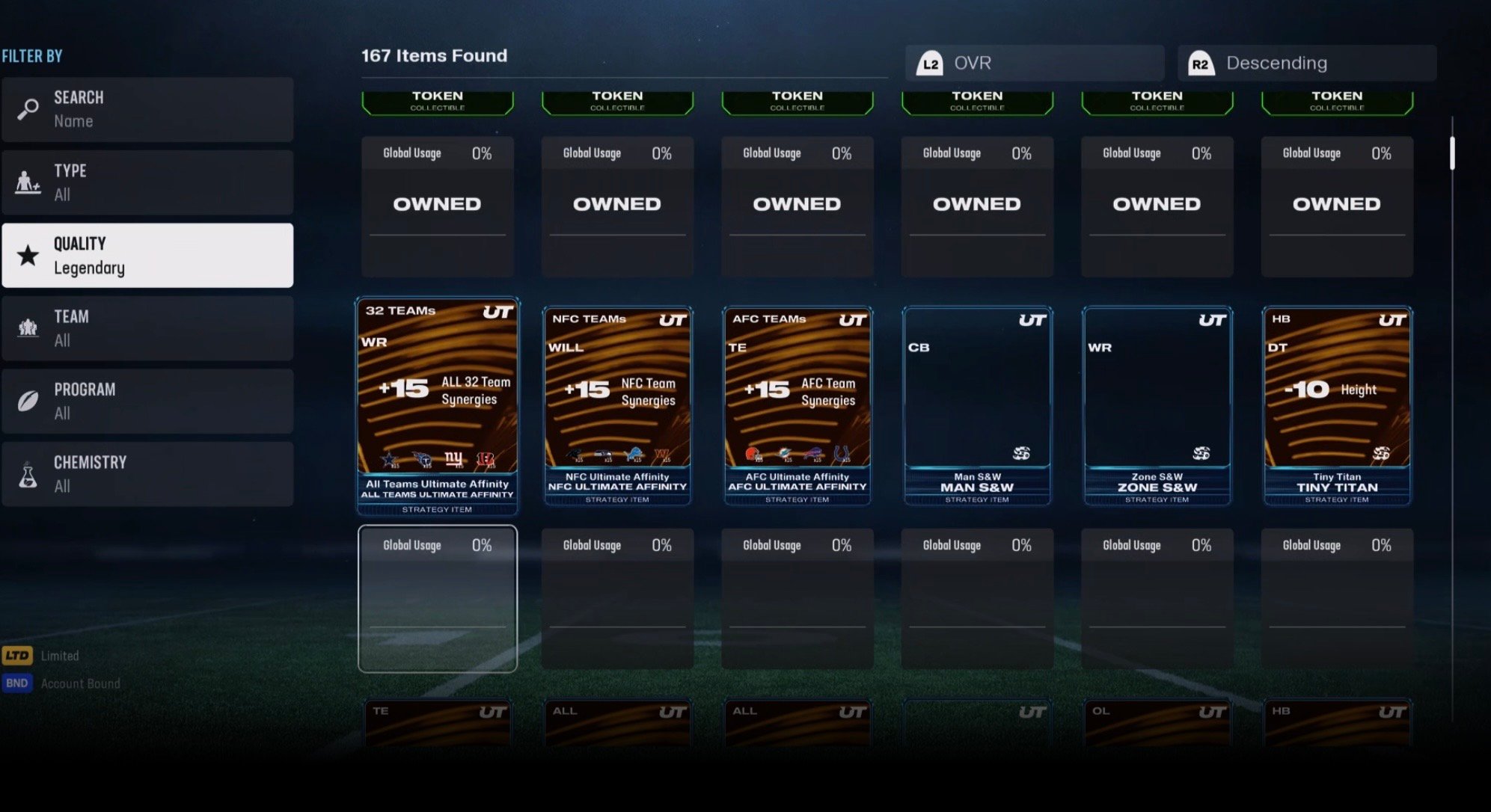Open the Search Name filter field
1491x812 pixels.
coord(147,109)
